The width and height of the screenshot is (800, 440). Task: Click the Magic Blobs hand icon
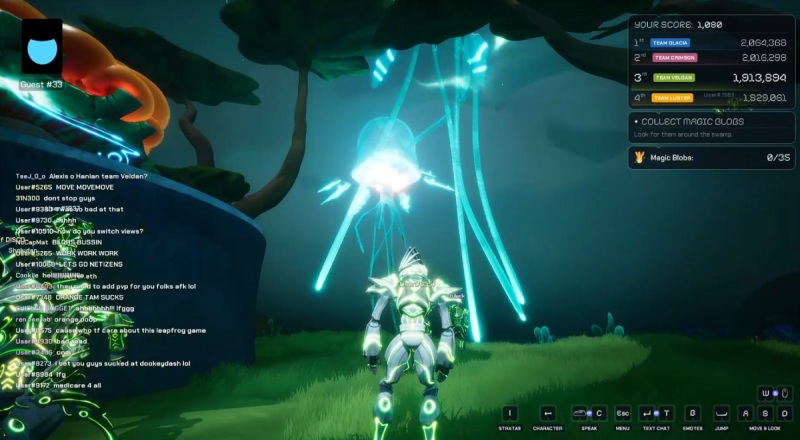coord(640,157)
